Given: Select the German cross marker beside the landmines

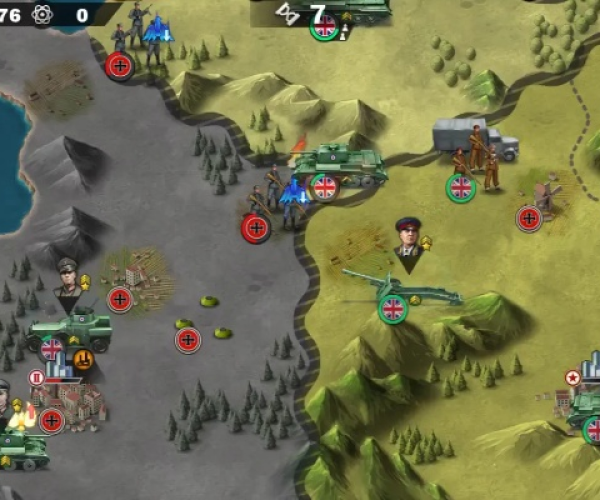Looking at the screenshot, I should (x=188, y=340).
